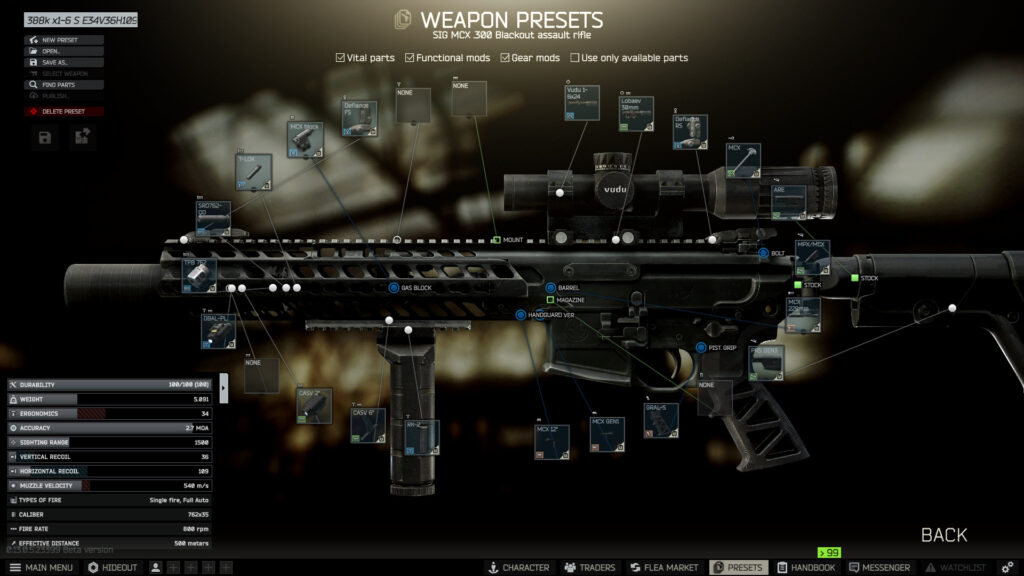Delete the current preset
Screen dimensions: 1024x576
click(x=64, y=111)
